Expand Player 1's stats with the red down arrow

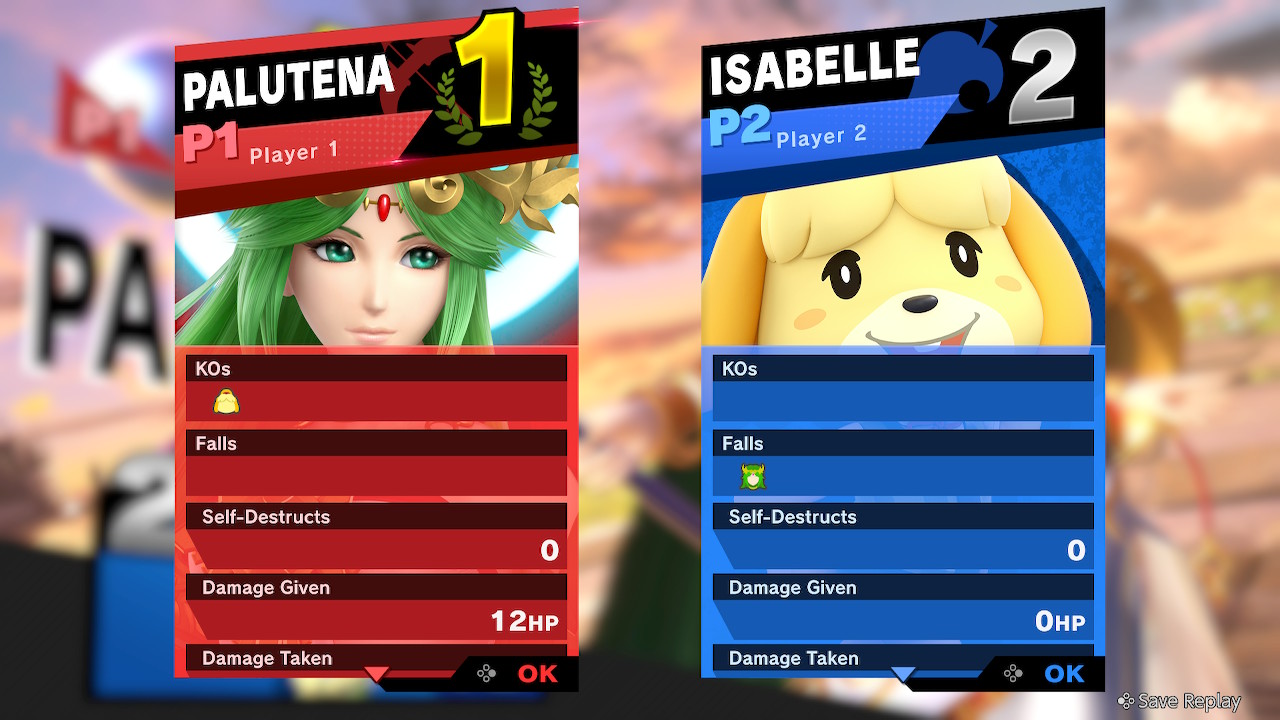376,675
